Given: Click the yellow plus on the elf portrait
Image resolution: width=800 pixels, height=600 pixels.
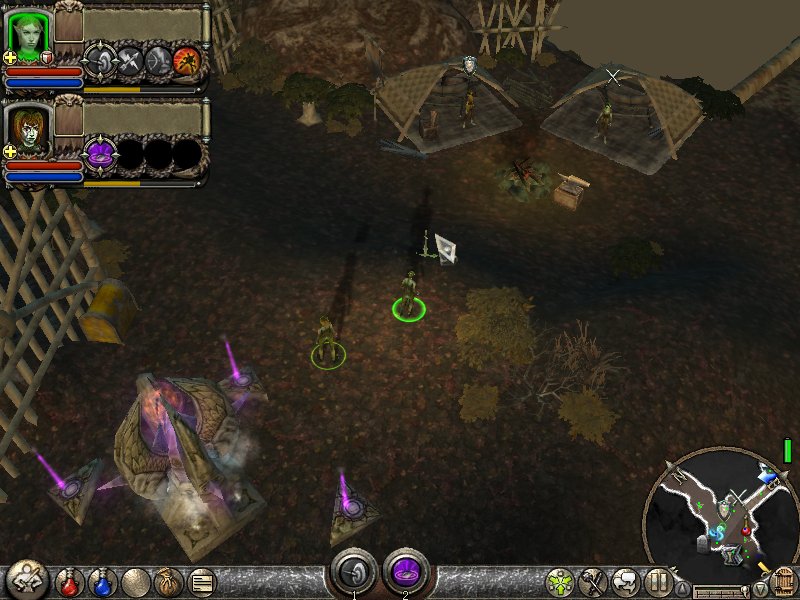Looking at the screenshot, I should click(10, 57).
